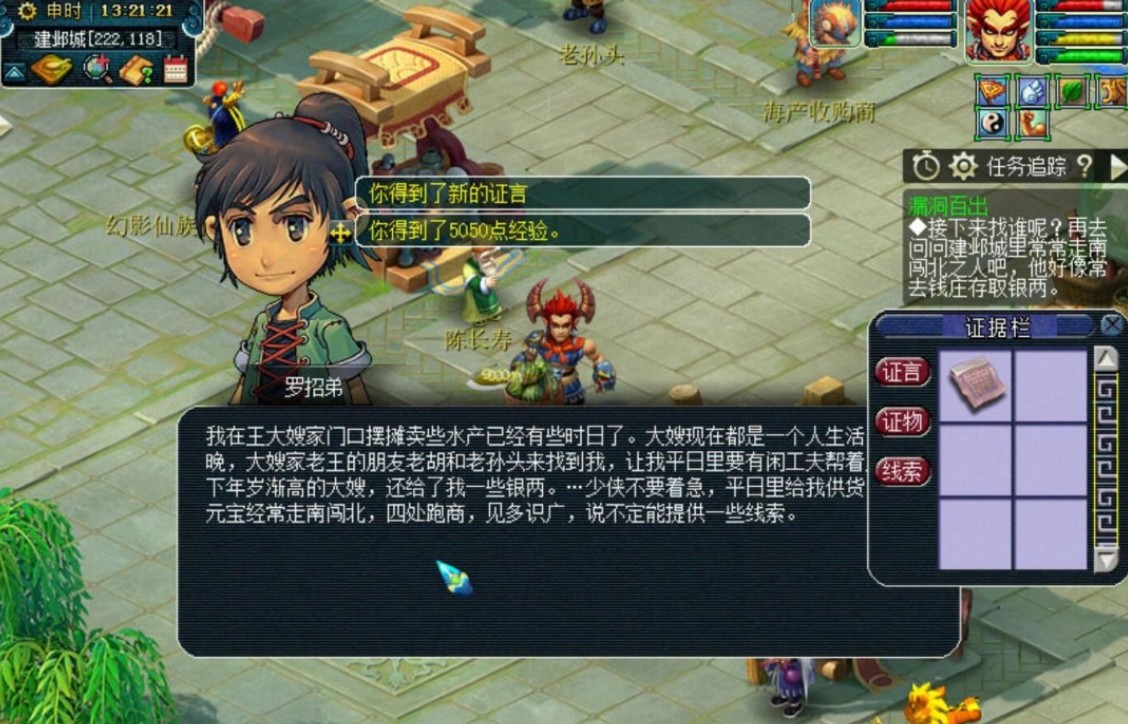Click the pet portrait with spiky mane
Viewport: 1128px width, 724px height.
point(835,23)
